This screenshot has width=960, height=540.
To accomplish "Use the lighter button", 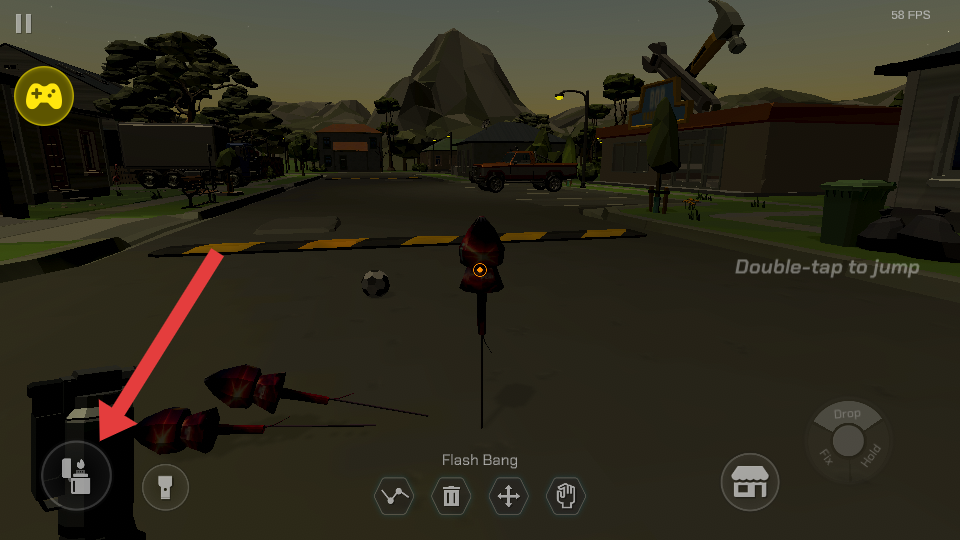I will 76,475.
